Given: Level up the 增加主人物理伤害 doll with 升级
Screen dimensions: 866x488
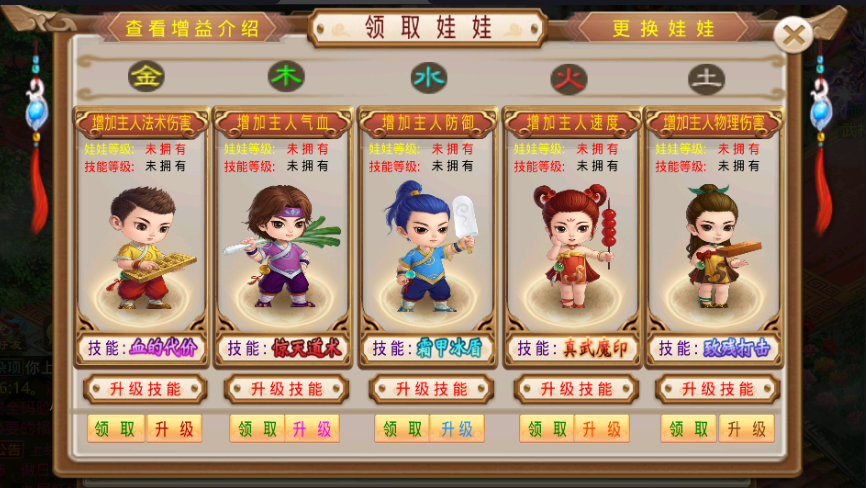Looking at the screenshot, I should [746, 429].
